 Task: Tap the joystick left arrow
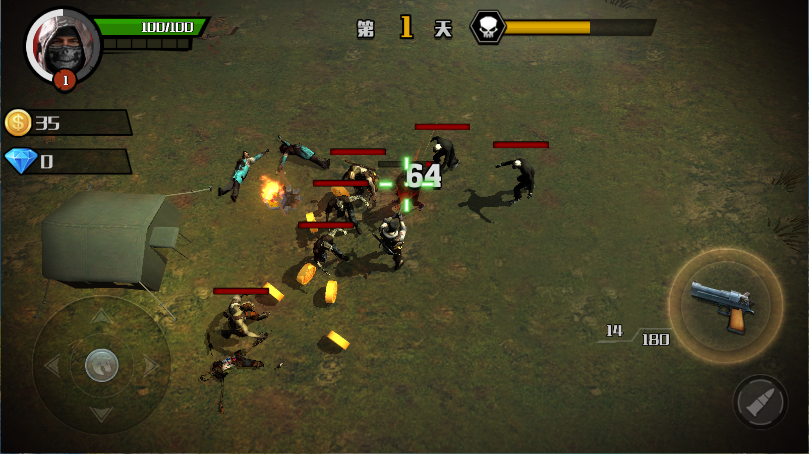(51, 366)
